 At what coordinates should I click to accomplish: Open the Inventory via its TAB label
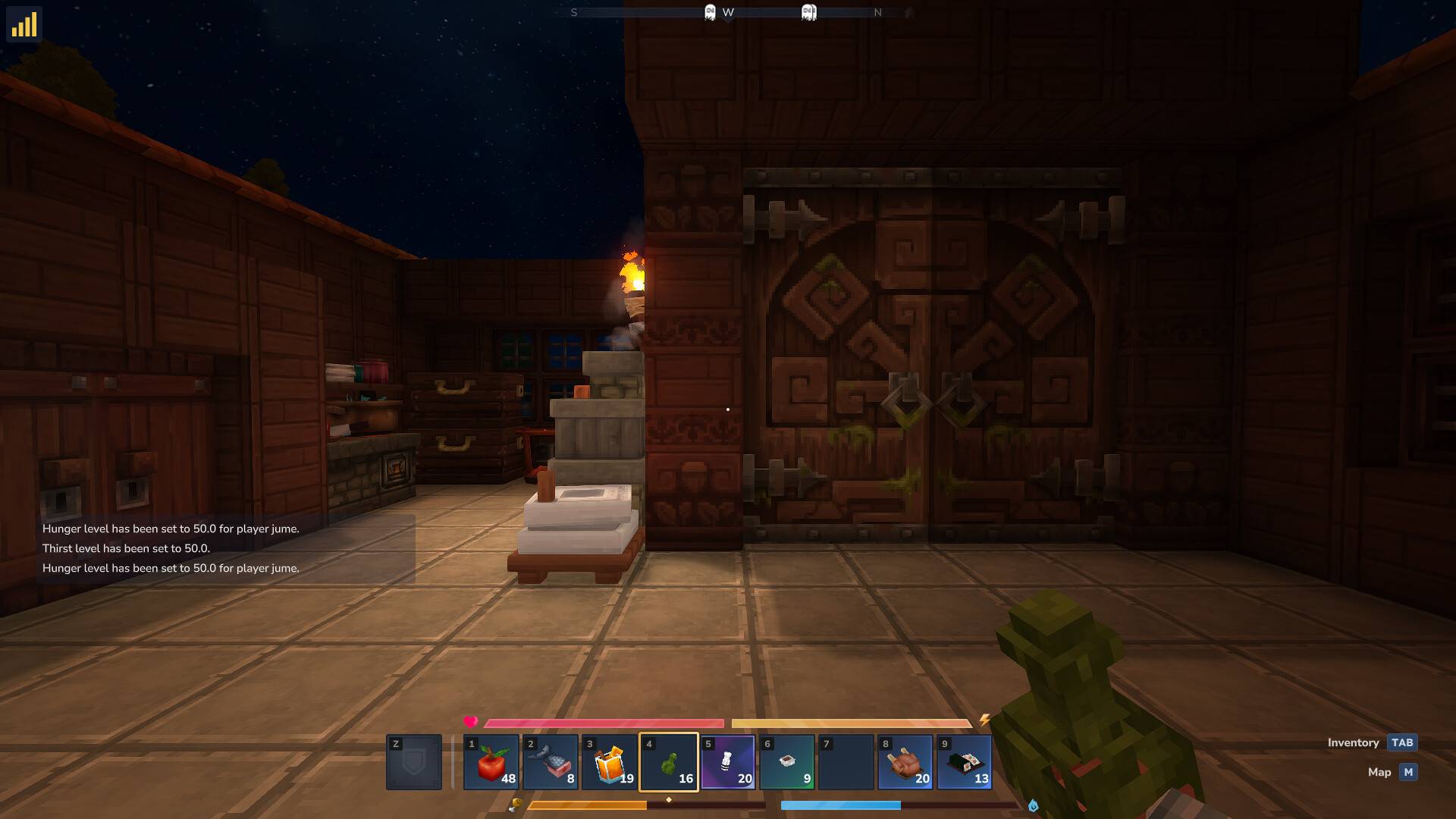[1401, 743]
